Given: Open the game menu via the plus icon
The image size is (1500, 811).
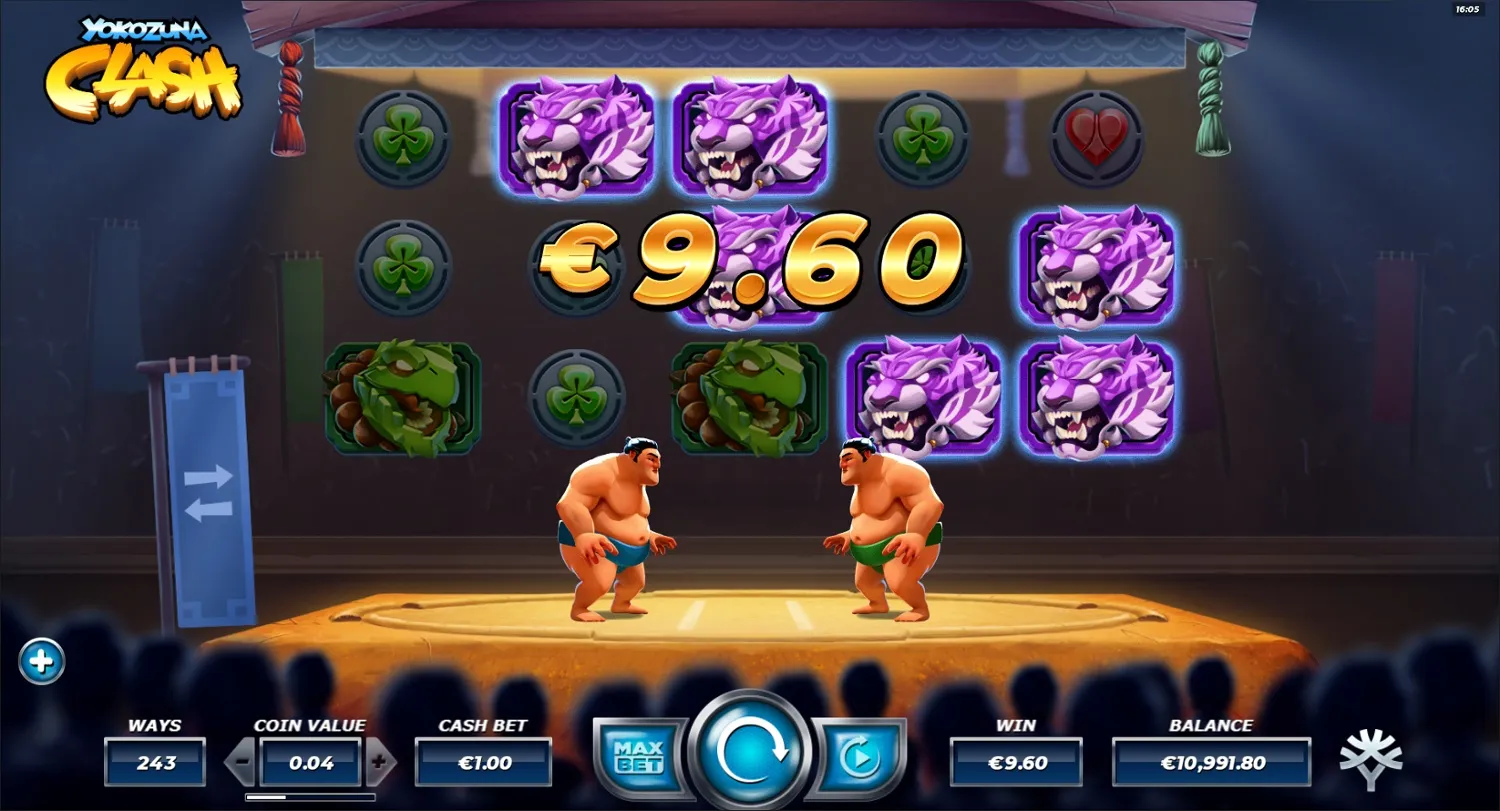Looking at the screenshot, I should pos(40,661).
